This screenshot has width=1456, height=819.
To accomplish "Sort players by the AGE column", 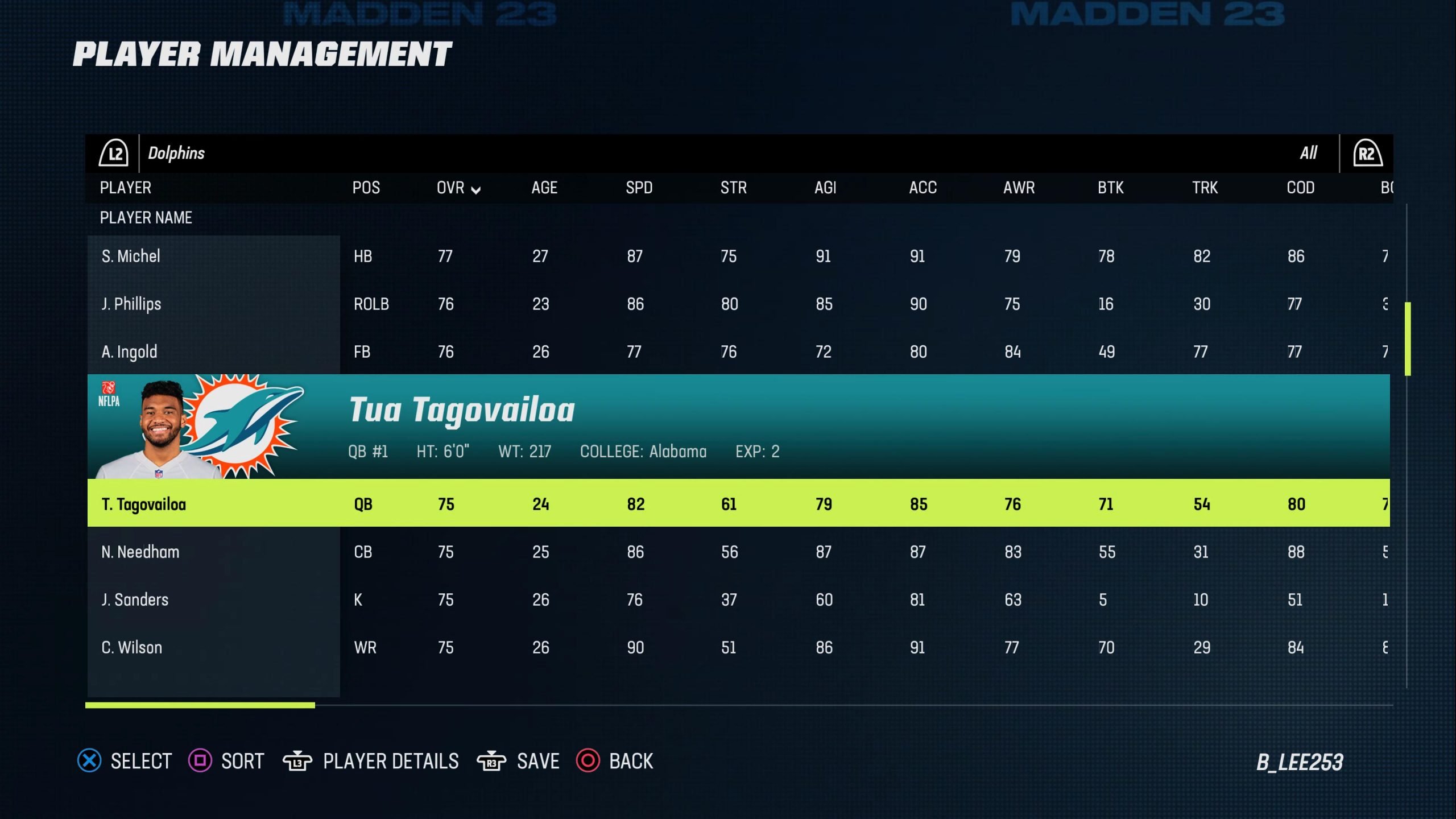I will (544, 188).
